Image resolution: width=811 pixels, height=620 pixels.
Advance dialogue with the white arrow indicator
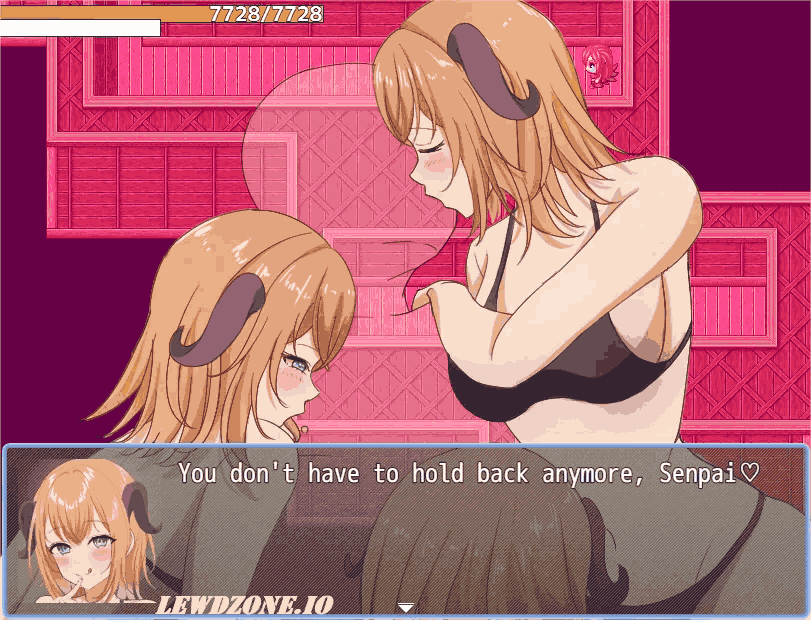[x=405, y=606]
